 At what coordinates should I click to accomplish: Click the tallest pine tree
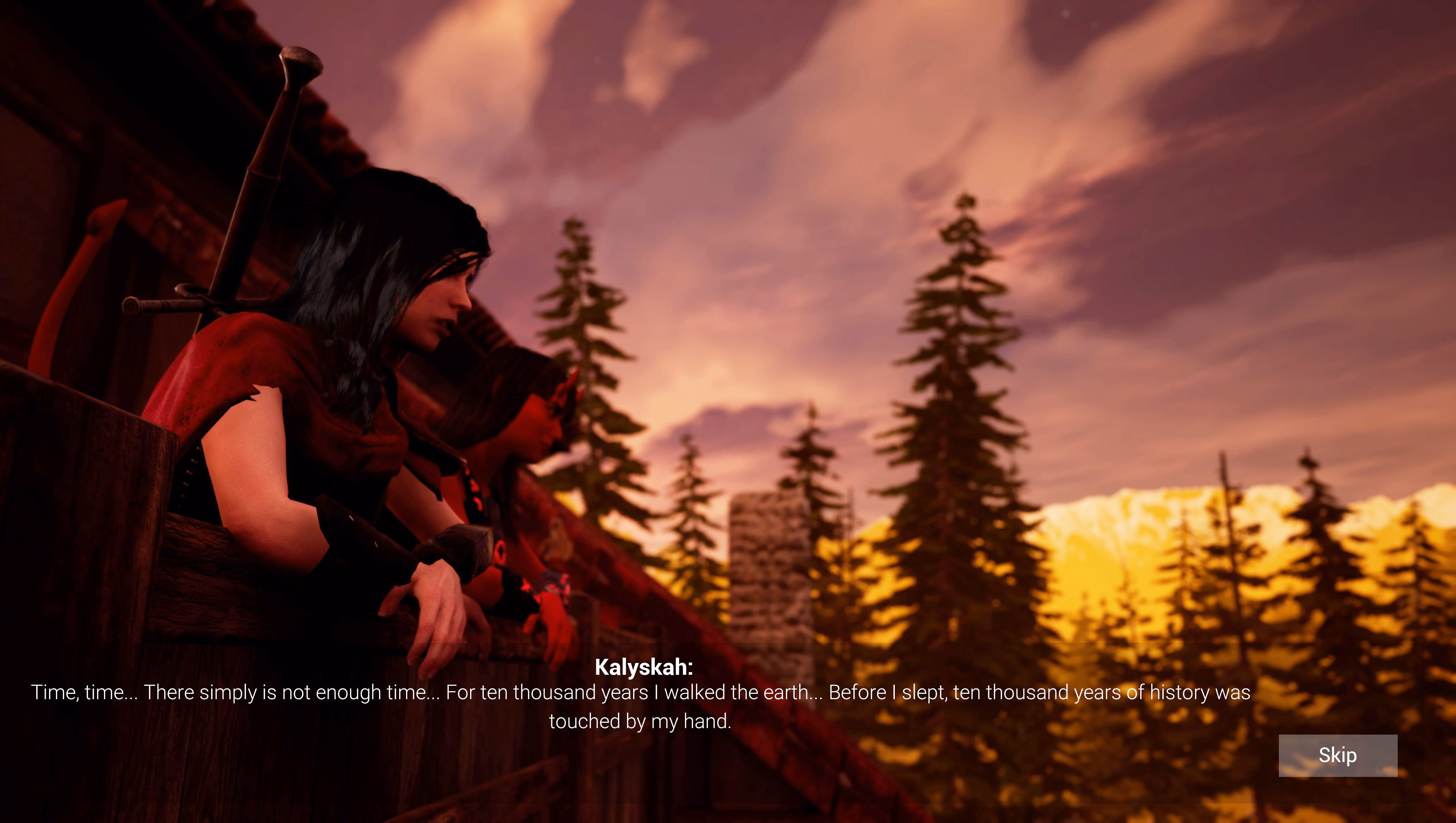pos(955,395)
